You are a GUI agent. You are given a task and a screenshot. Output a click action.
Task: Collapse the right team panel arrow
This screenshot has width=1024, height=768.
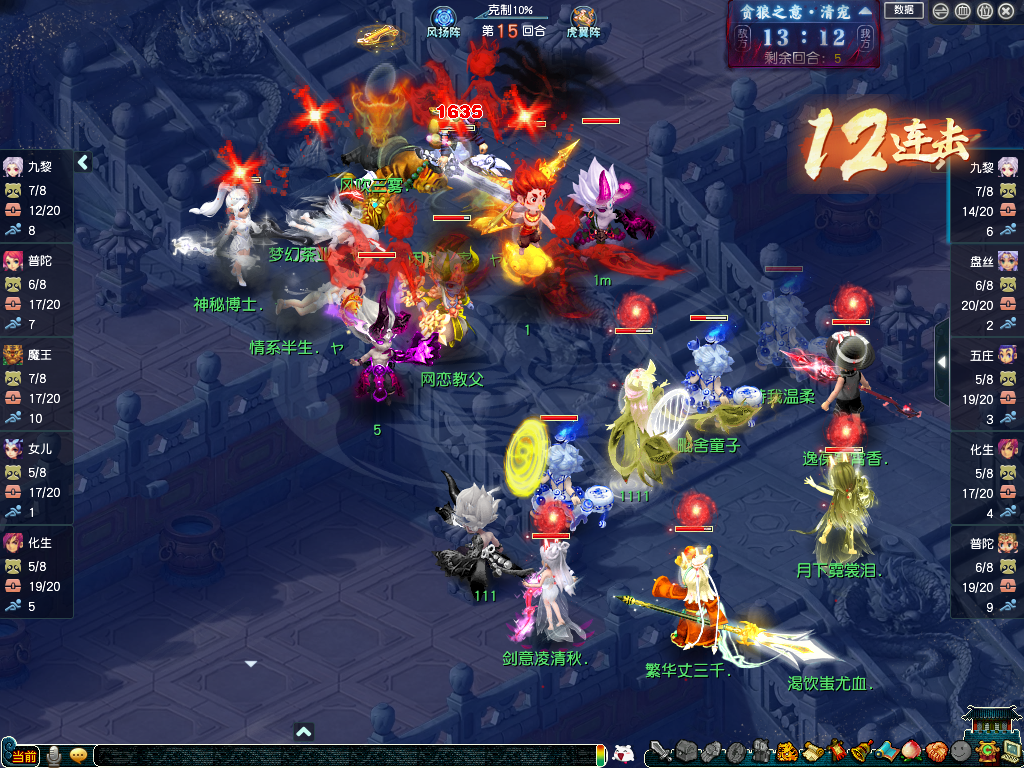click(x=941, y=361)
